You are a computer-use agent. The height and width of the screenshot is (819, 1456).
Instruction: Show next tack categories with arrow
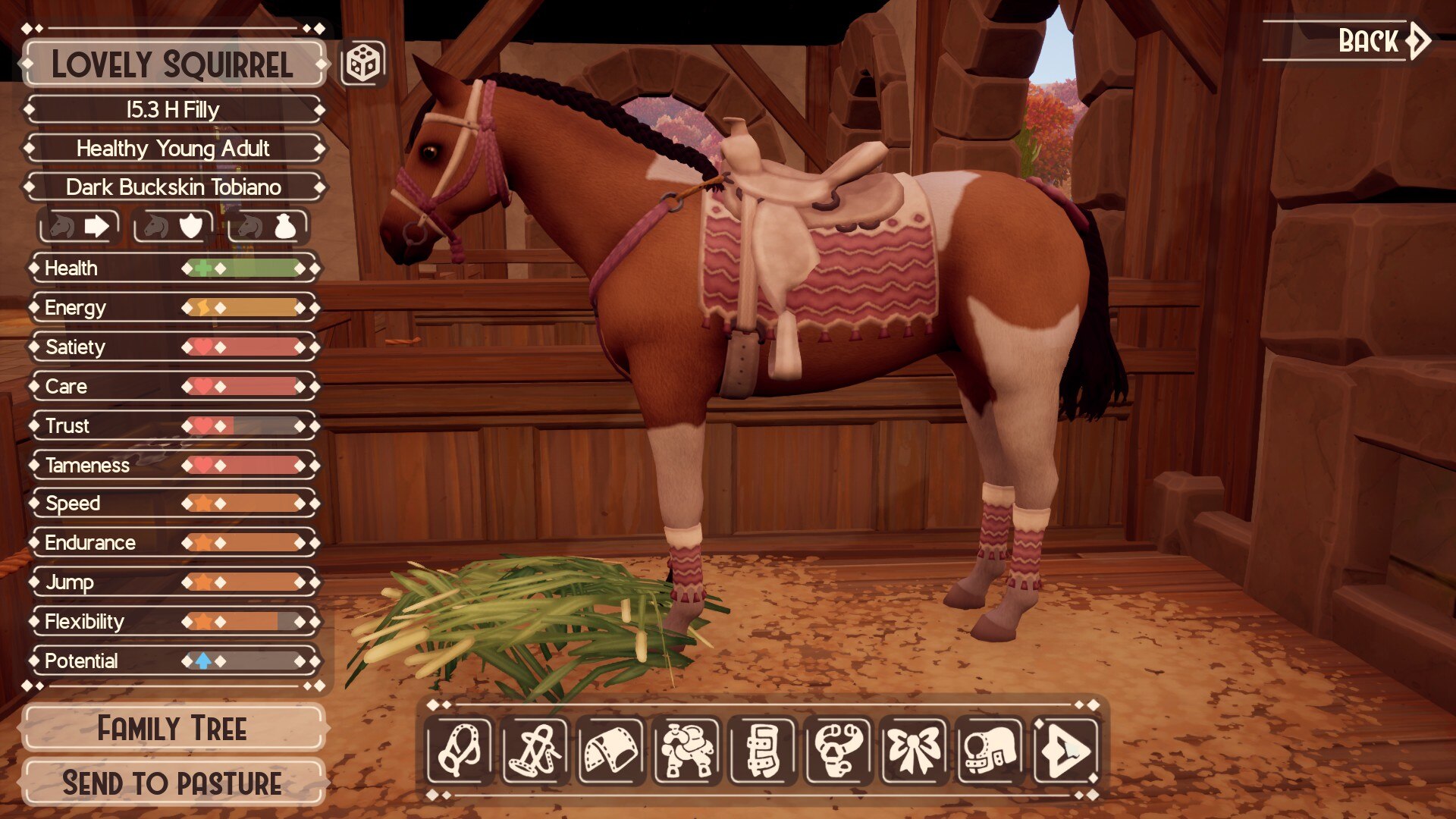[1066, 751]
